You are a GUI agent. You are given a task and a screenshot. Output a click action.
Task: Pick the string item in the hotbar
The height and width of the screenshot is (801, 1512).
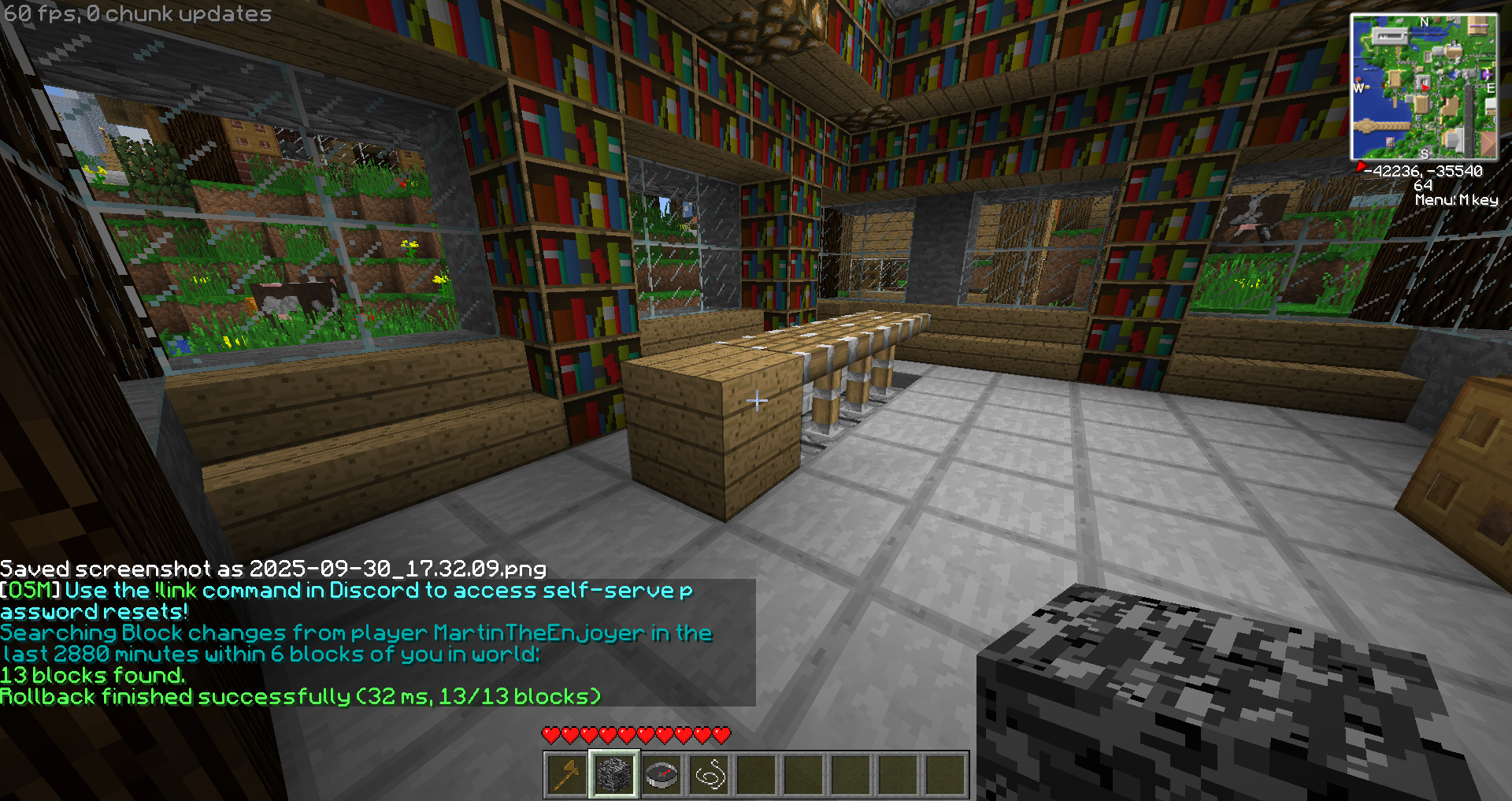coord(709,775)
